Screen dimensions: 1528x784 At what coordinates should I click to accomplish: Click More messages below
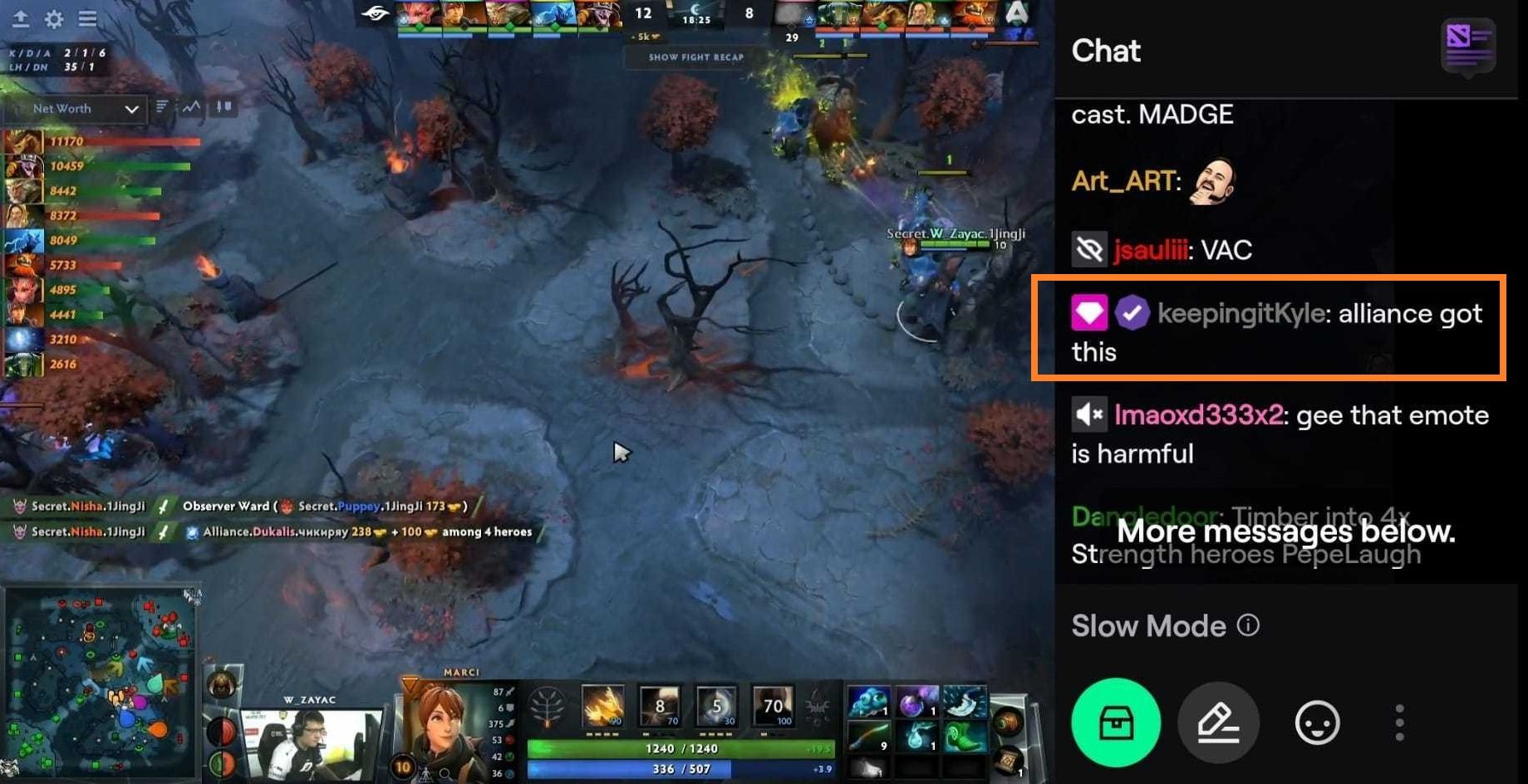(1287, 532)
